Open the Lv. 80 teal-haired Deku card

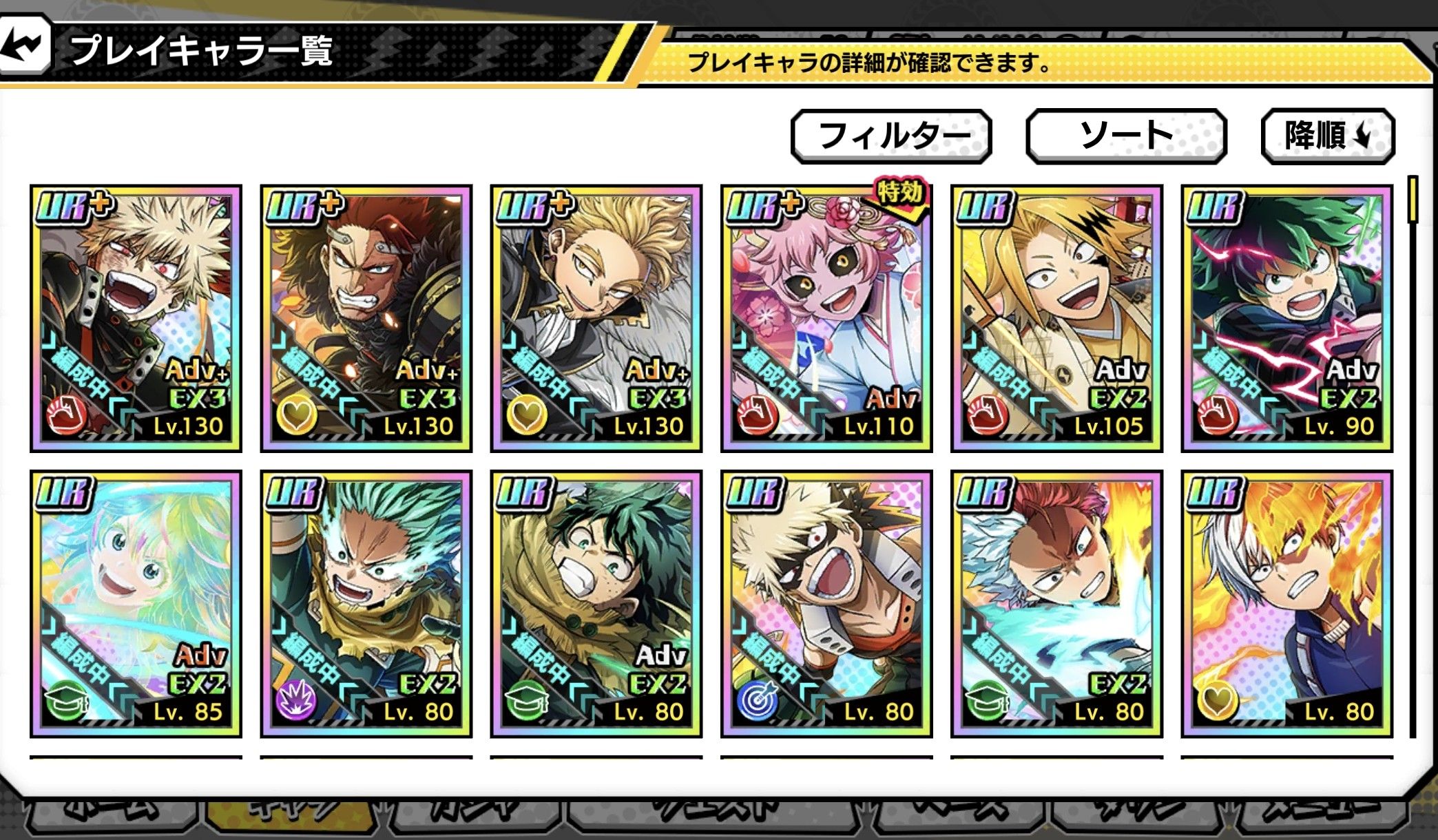click(x=366, y=604)
